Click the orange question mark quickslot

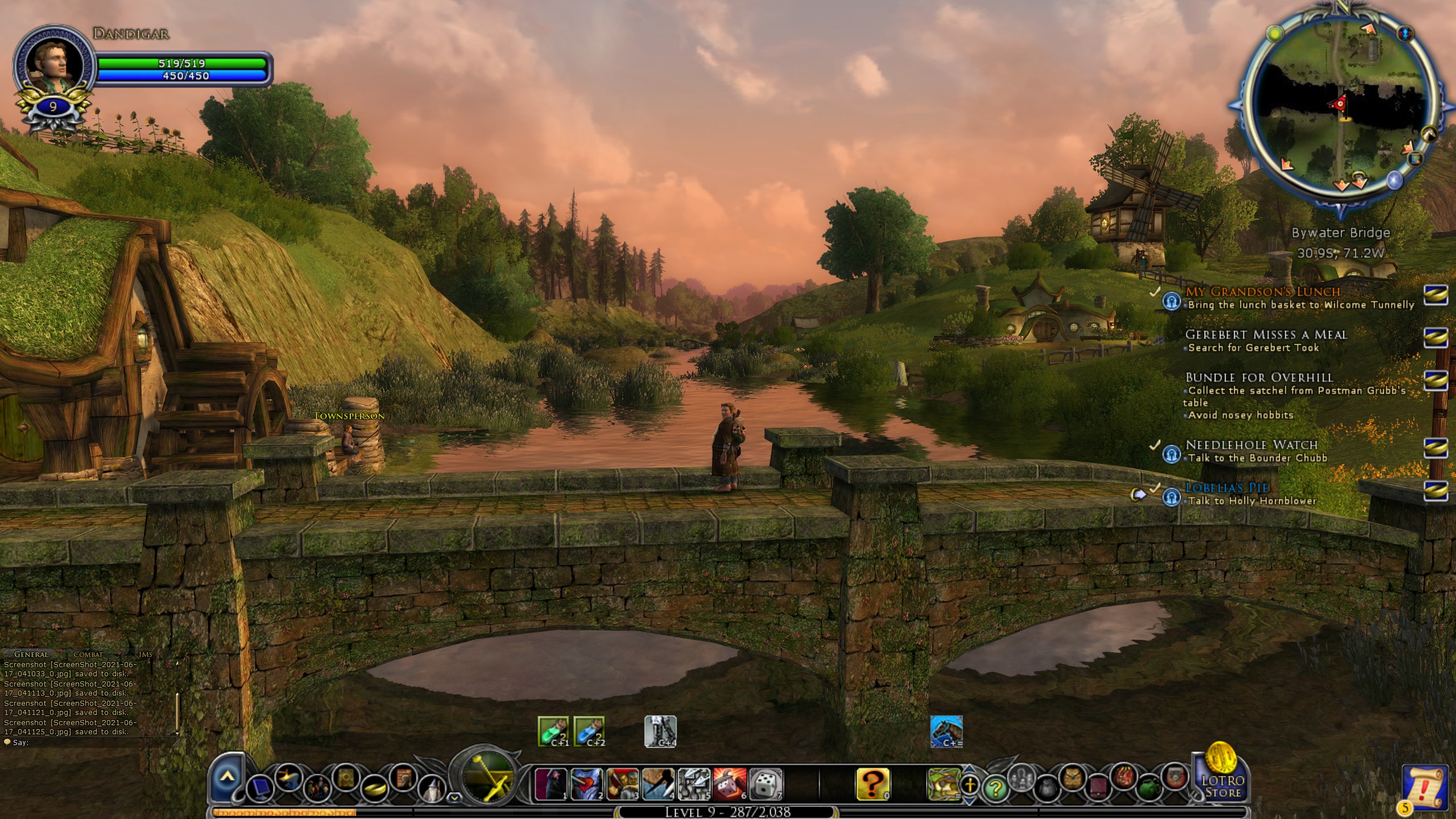[x=872, y=785]
